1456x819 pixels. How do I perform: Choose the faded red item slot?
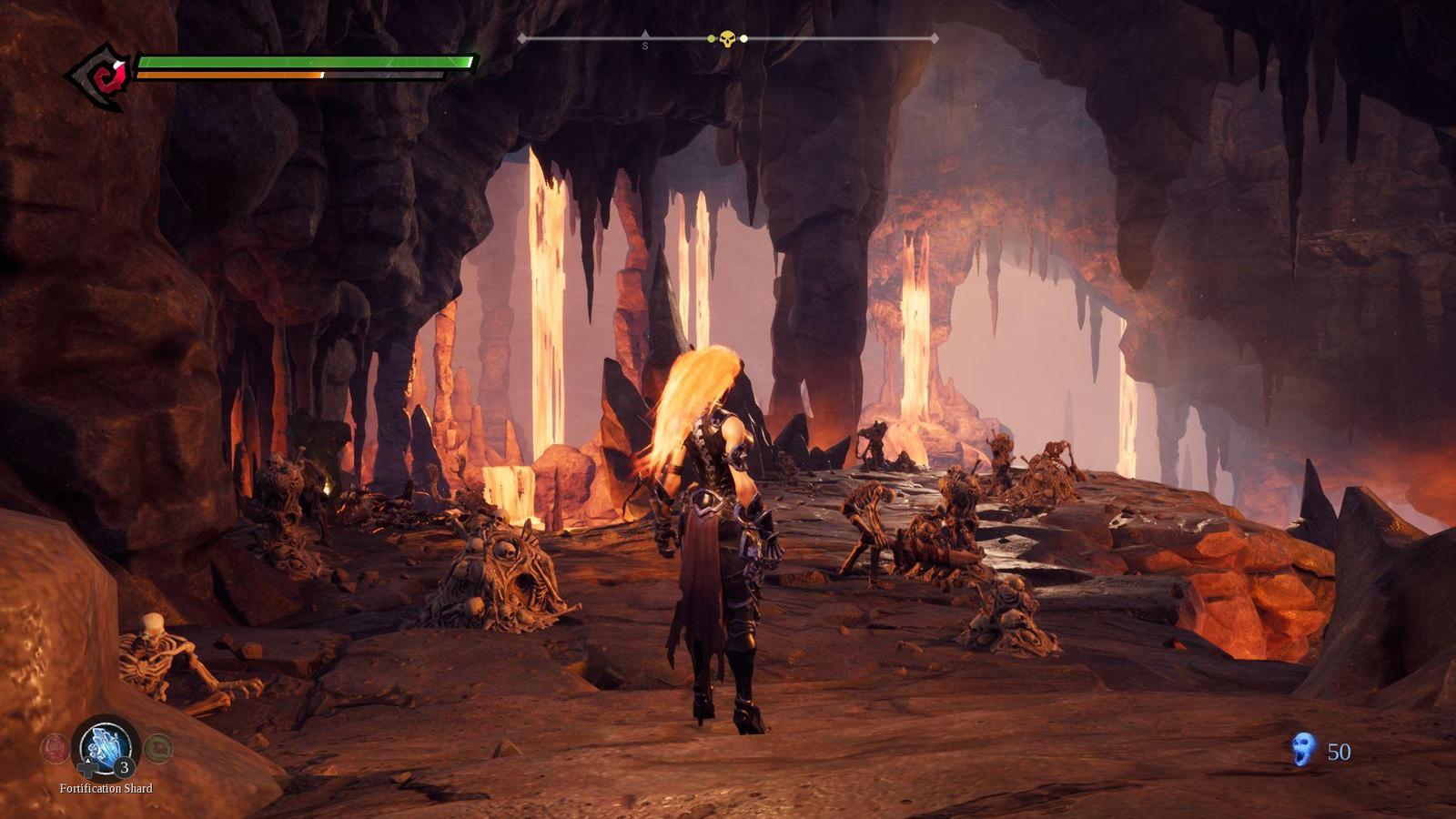click(x=55, y=748)
